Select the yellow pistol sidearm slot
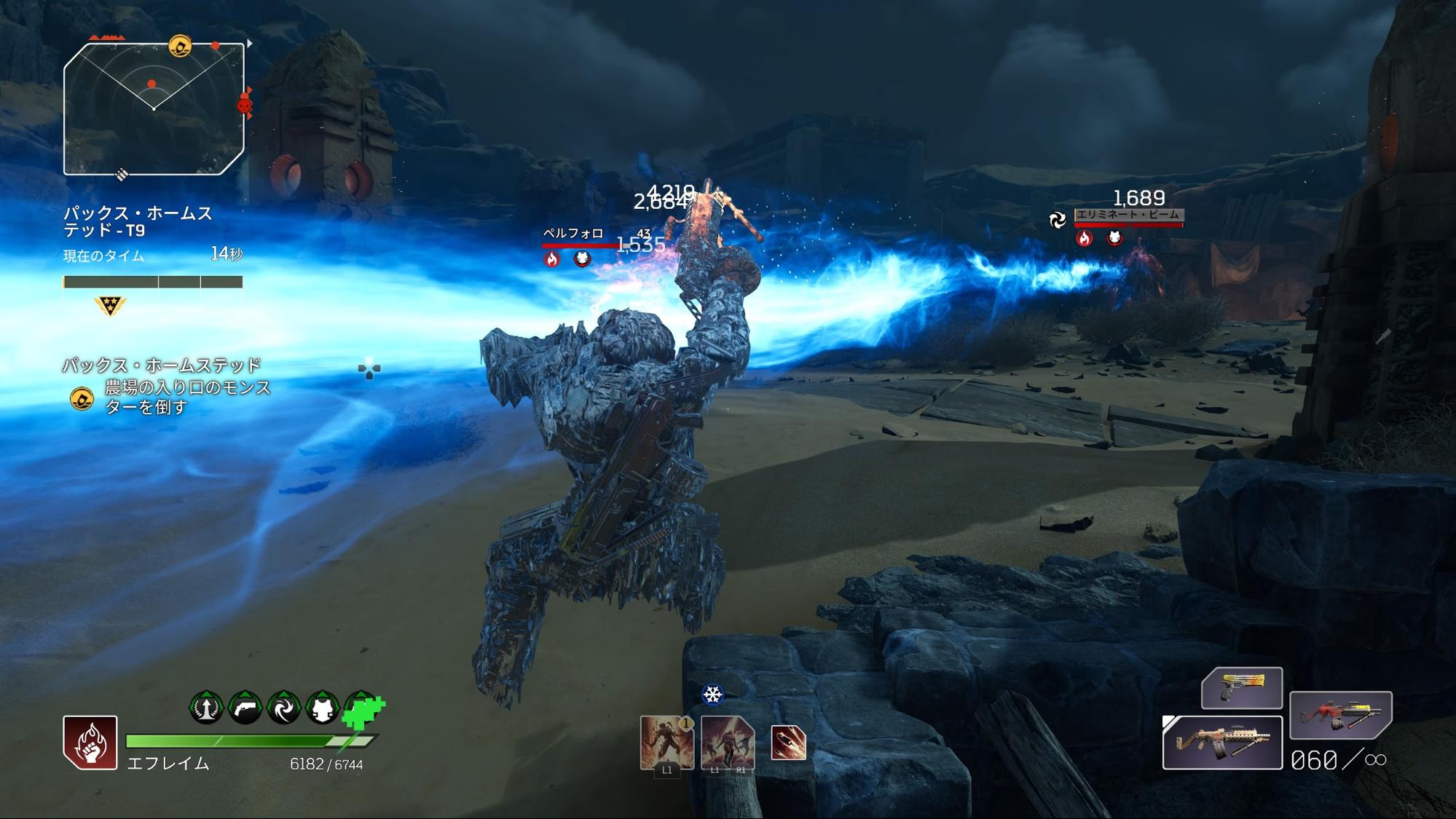This screenshot has width=1456, height=819. pos(1241,687)
